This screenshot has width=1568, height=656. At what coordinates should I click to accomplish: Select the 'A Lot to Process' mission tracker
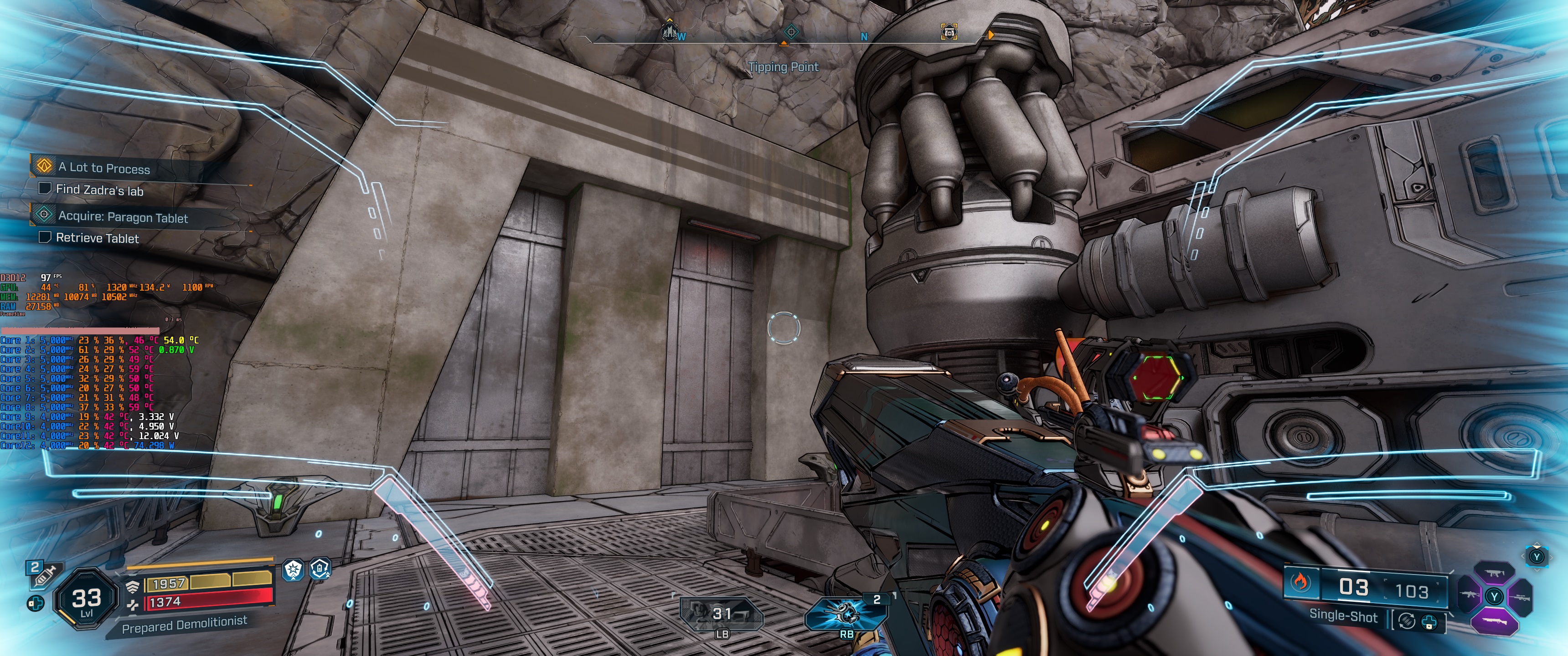pos(103,167)
